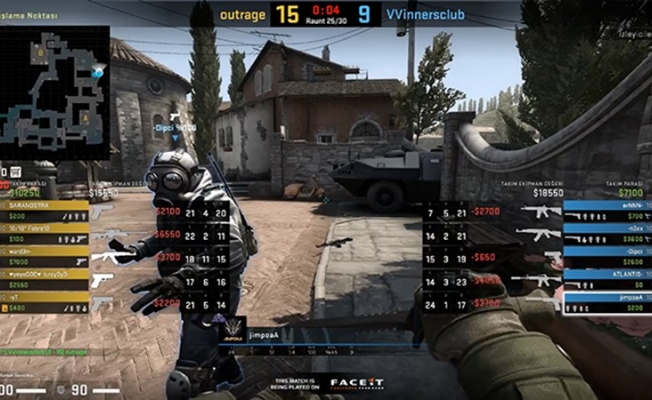This screenshot has width=652, height=400.
Task: Click the outrage team name in scoreboard
Action: (x=243, y=15)
